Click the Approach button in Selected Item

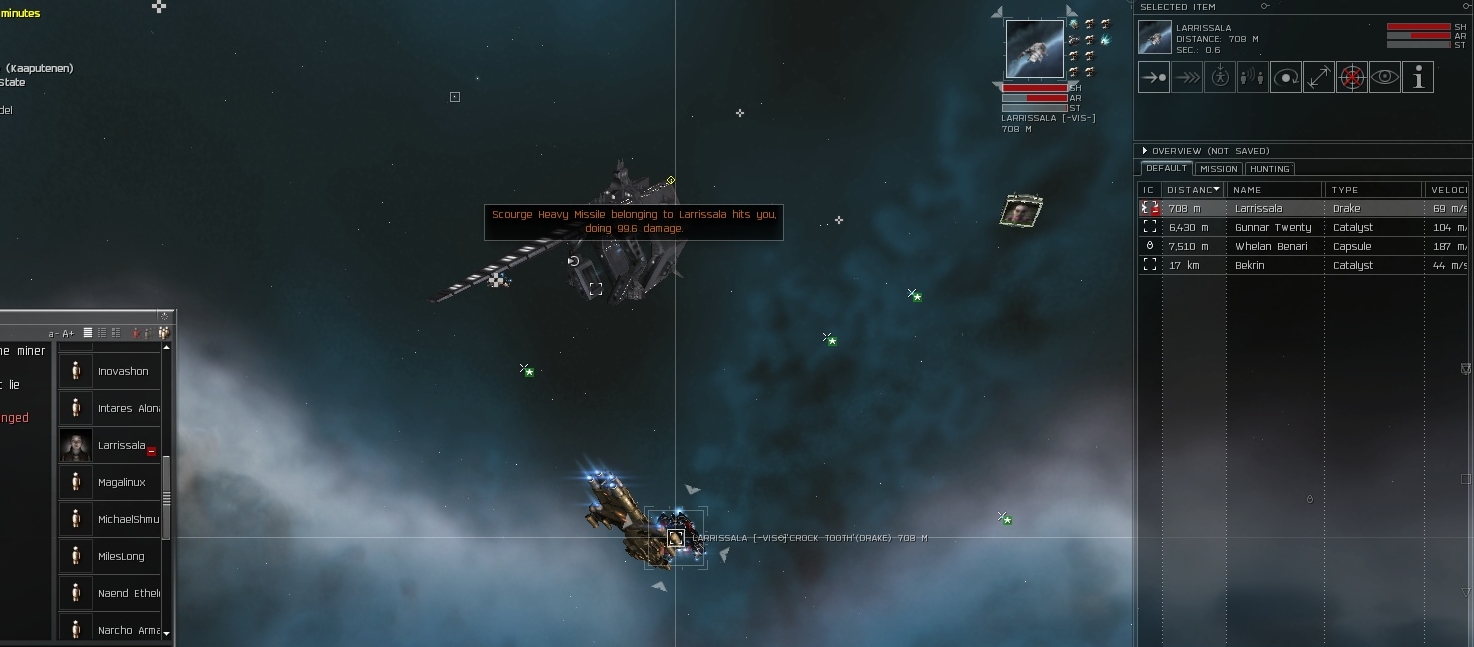pyautogui.click(x=1154, y=77)
